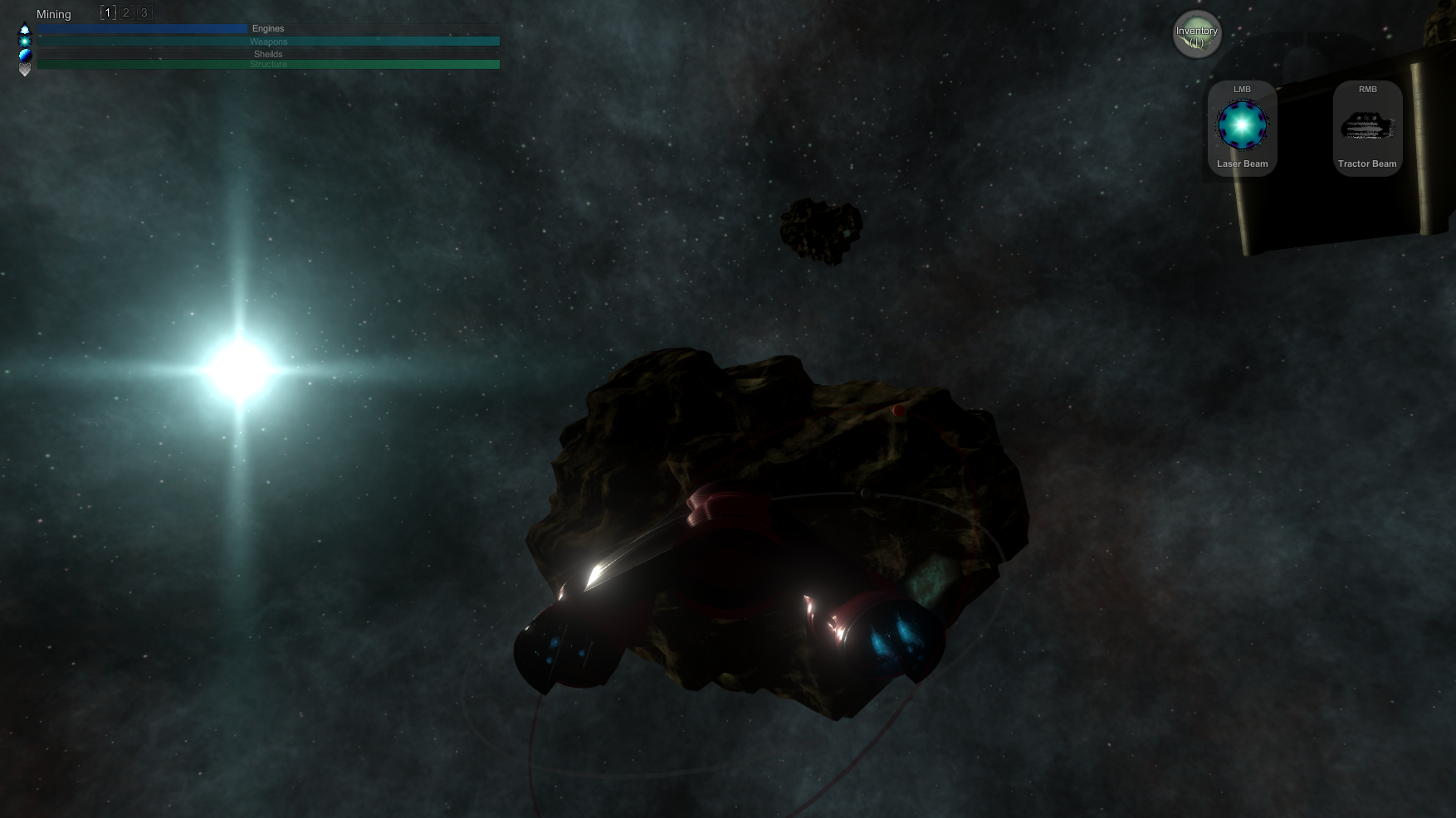Click the Weapons glow icon

tap(25, 41)
